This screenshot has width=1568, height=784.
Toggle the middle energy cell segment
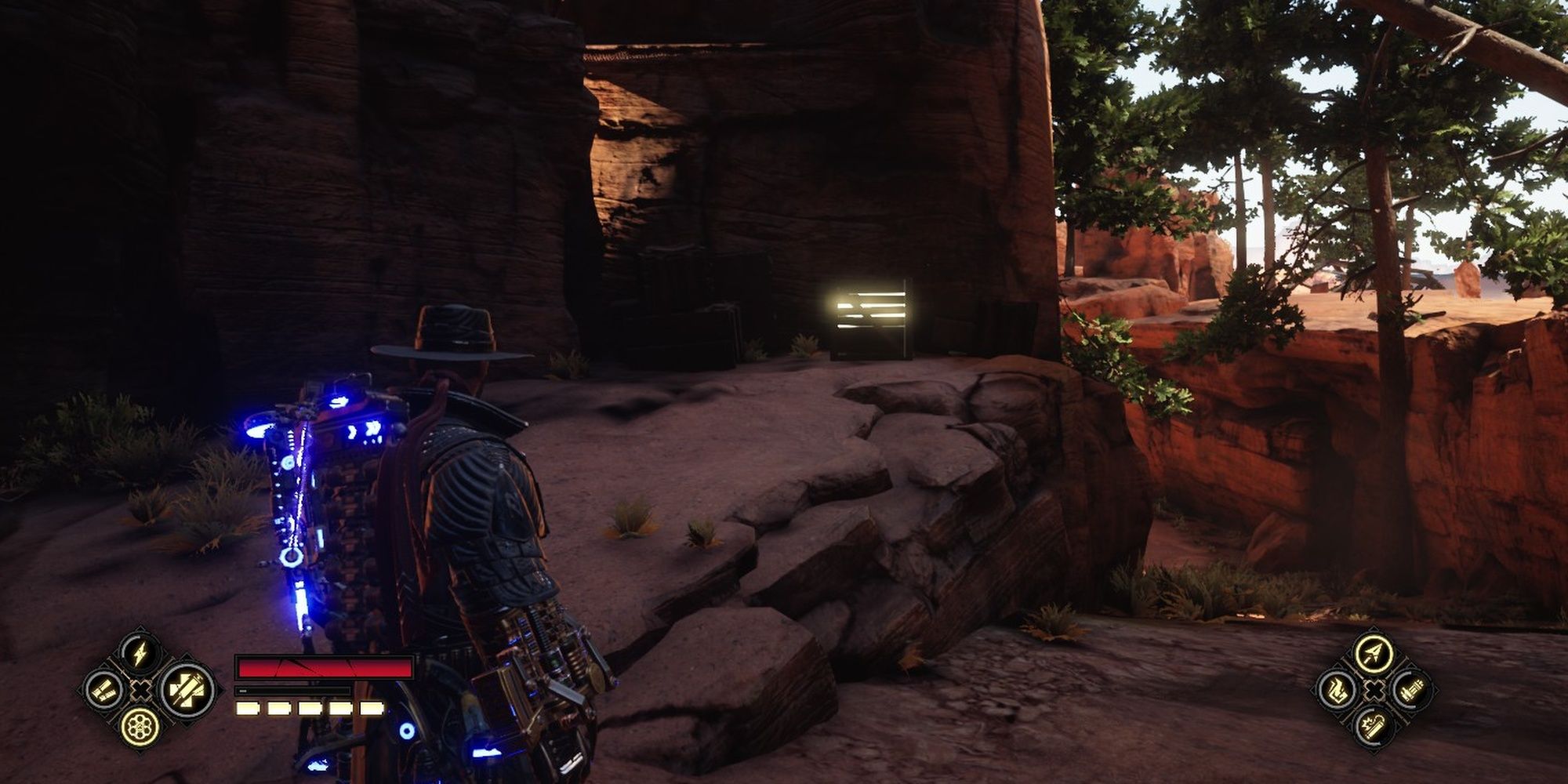tap(310, 708)
